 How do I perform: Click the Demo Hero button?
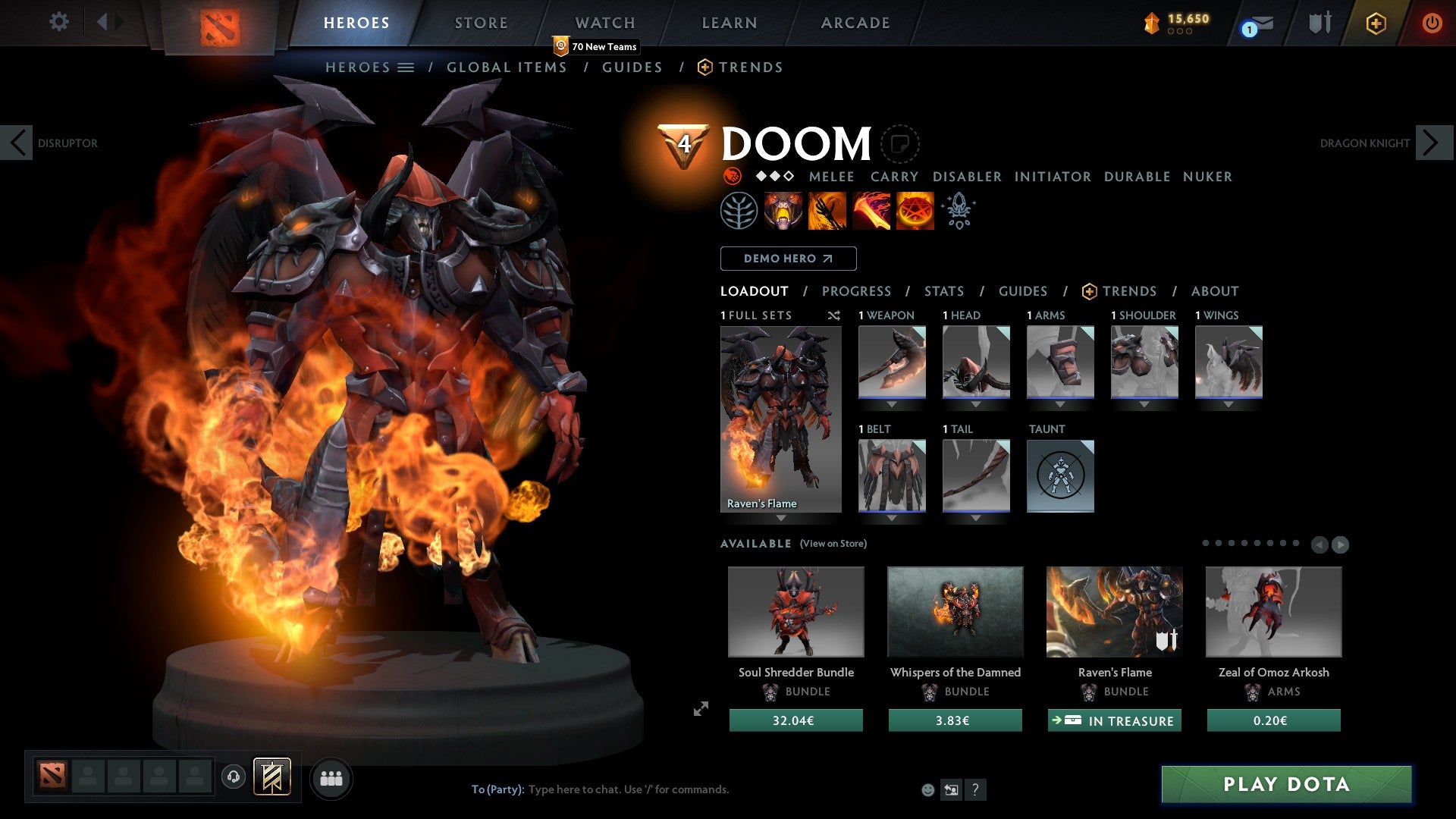(x=787, y=259)
